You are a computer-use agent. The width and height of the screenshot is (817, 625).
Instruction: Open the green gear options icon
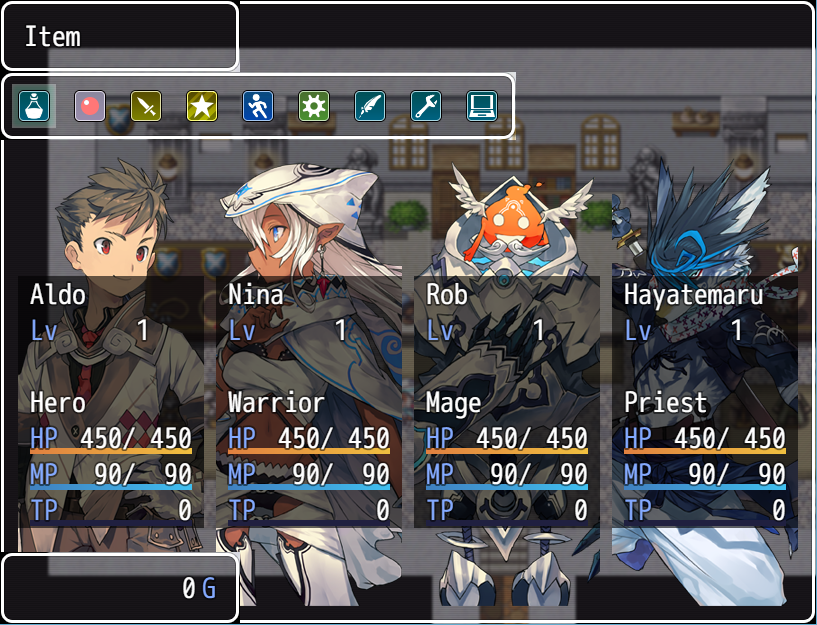314,106
